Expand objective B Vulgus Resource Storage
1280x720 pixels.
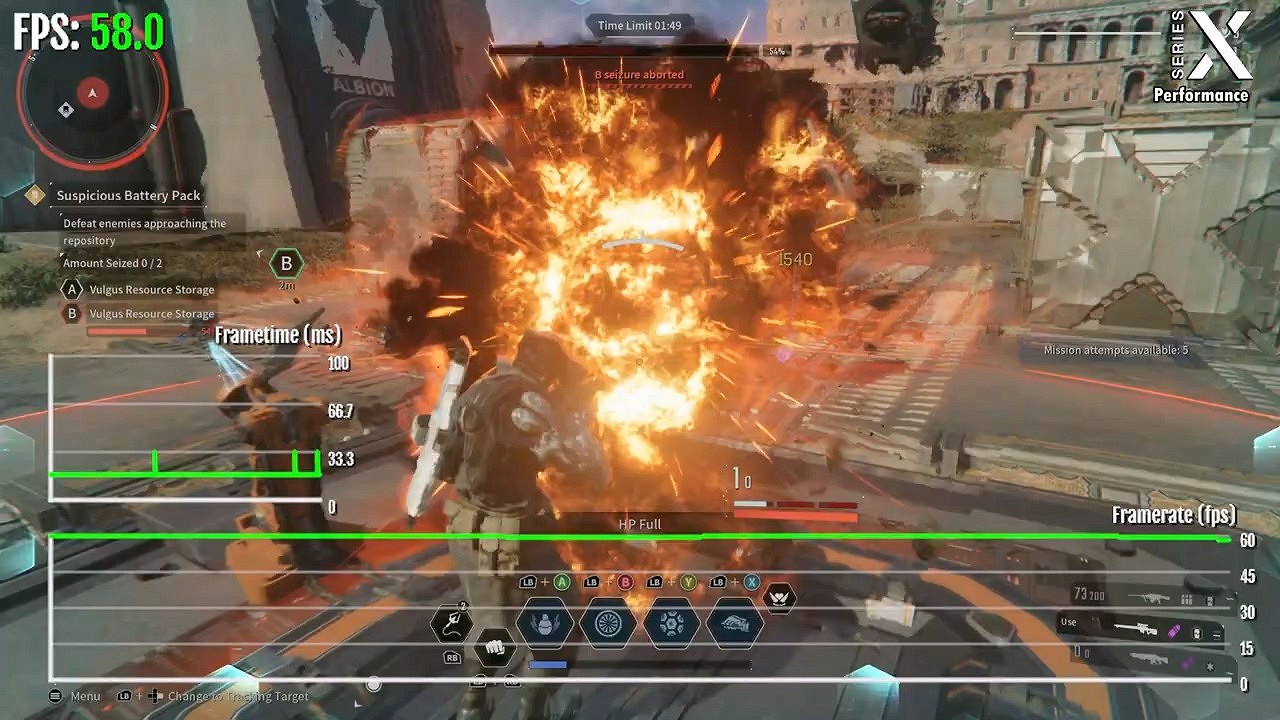click(x=152, y=313)
